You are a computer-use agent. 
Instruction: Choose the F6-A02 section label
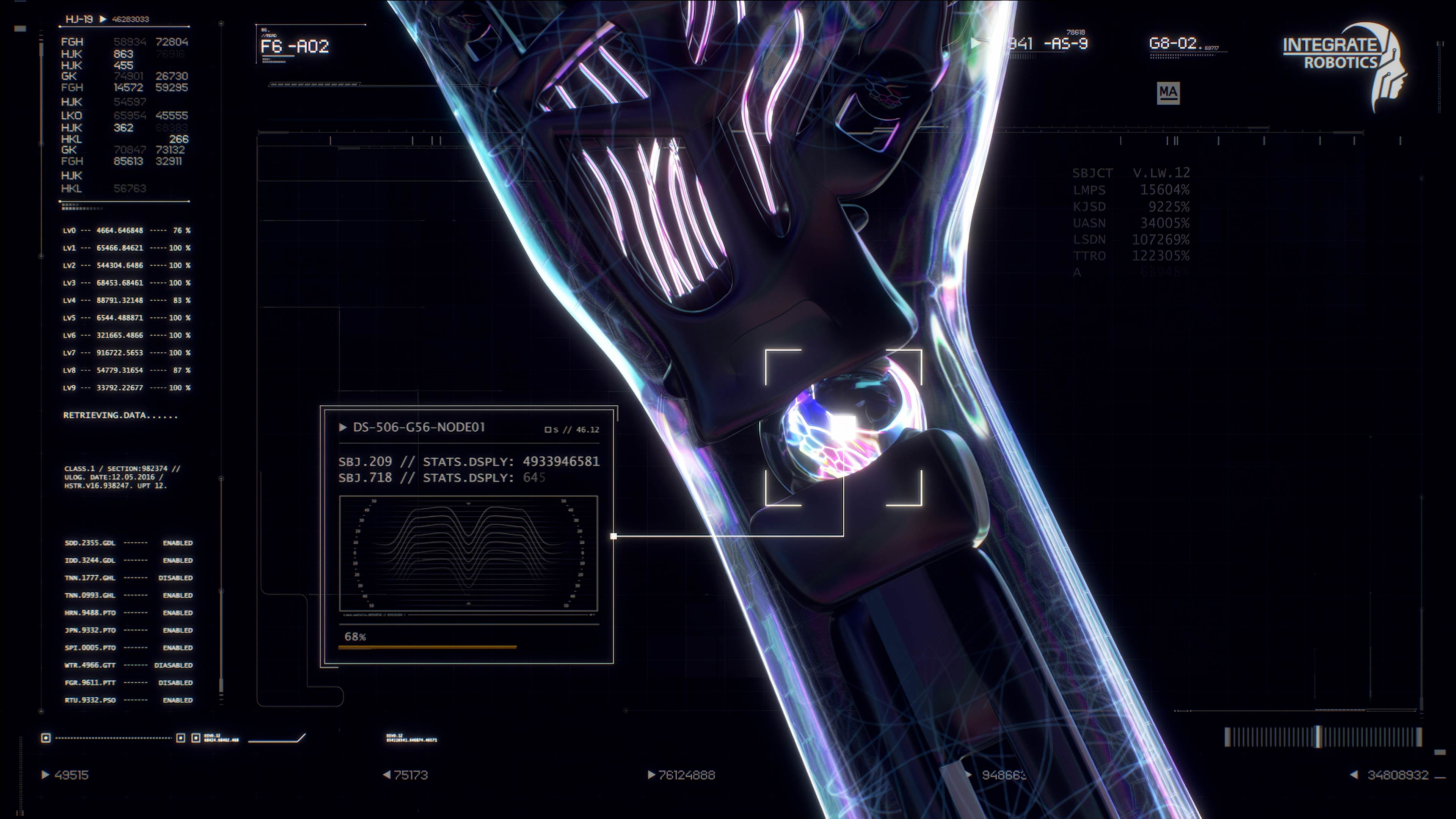pos(295,46)
